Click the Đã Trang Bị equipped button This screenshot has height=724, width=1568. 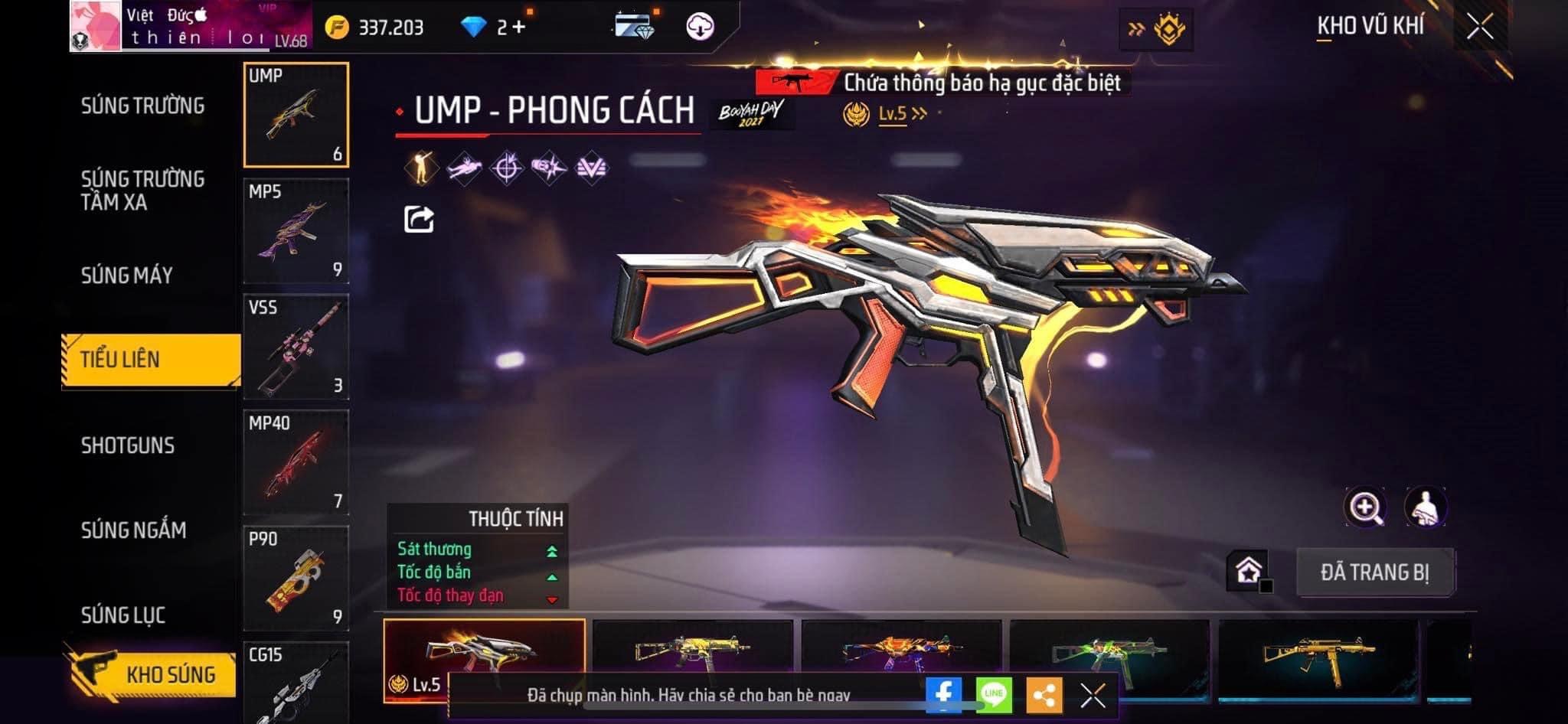(1375, 572)
